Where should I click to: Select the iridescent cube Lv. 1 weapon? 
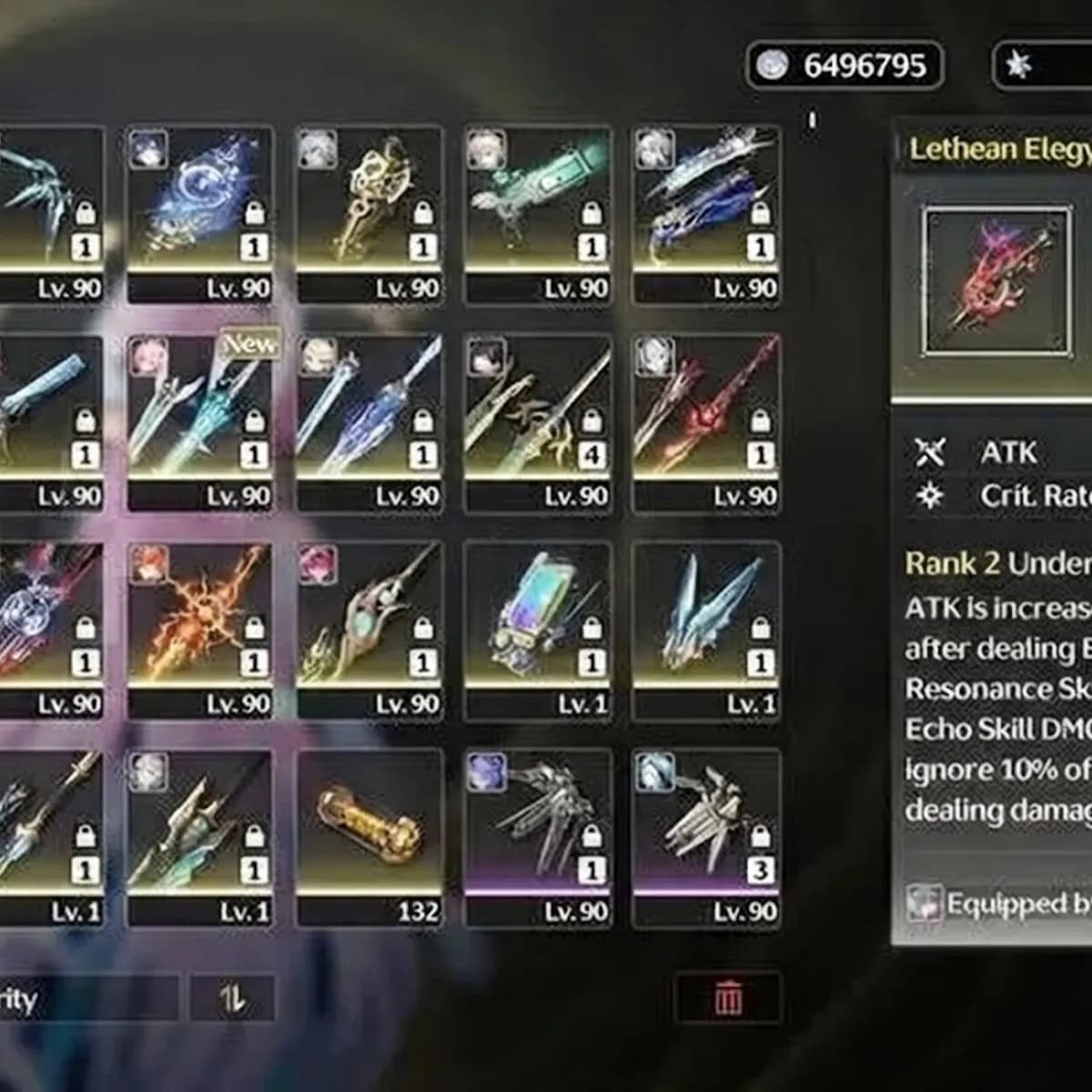tap(539, 617)
